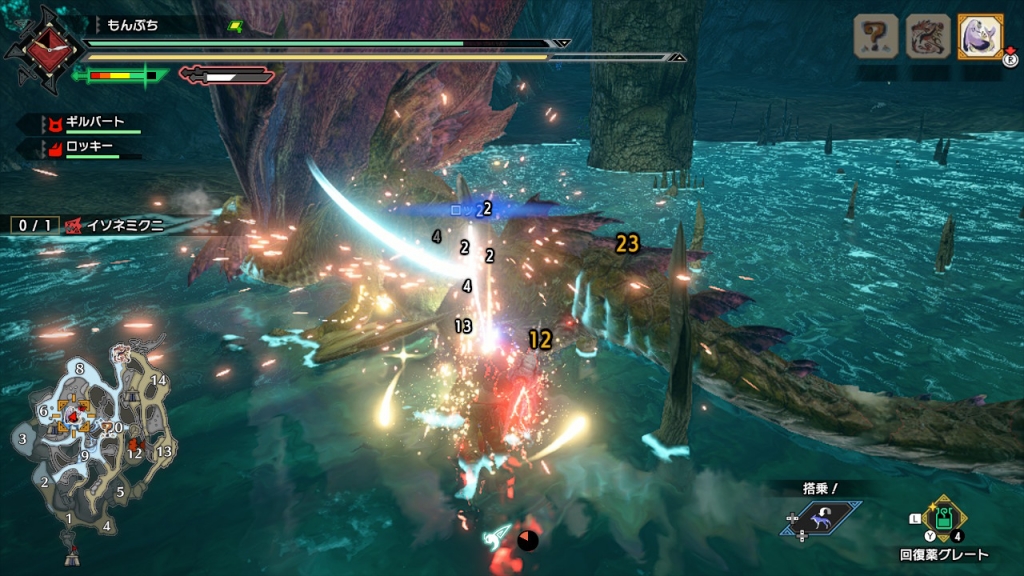Select the unknown monster question-mark icon
The height and width of the screenshot is (576, 1024).
875,37
